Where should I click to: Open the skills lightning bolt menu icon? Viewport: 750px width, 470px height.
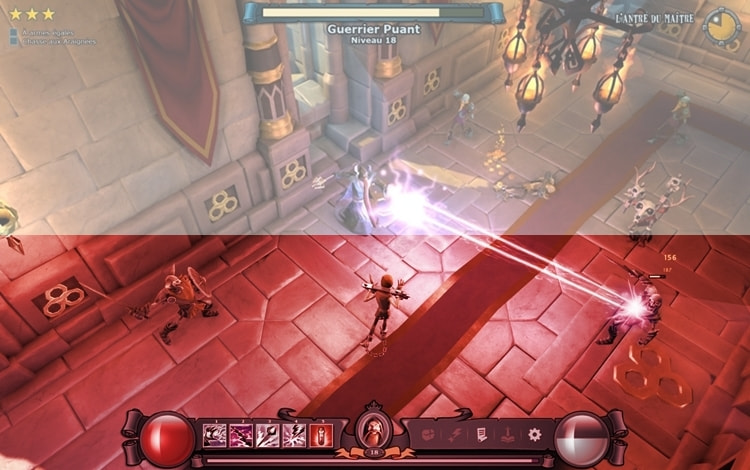(x=454, y=435)
